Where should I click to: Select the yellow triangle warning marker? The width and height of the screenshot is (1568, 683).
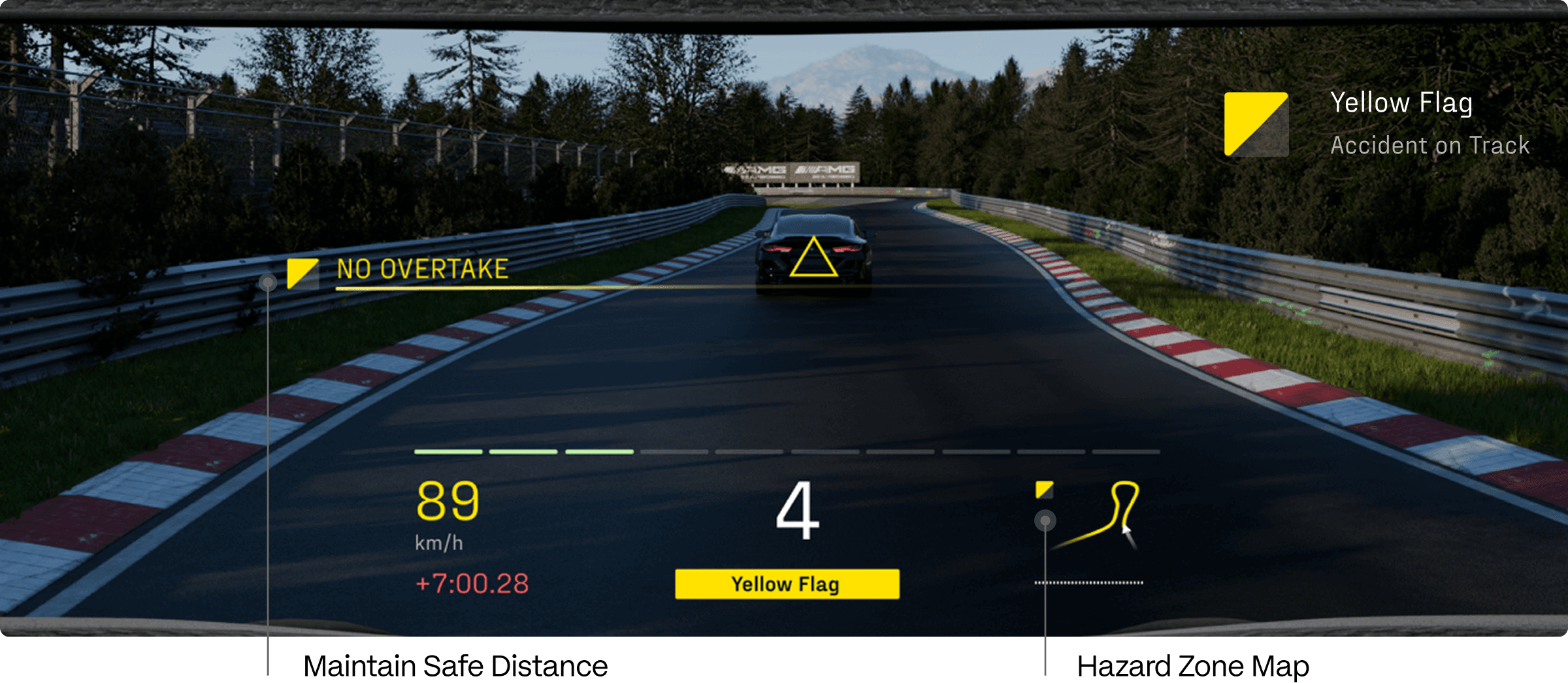[813, 259]
